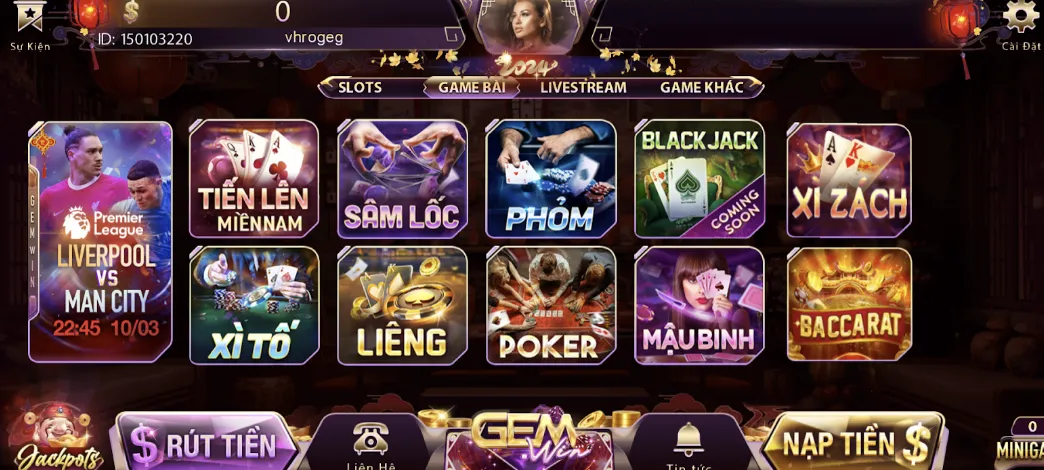
Task: Open the Xì Zách game tile
Action: (x=849, y=179)
